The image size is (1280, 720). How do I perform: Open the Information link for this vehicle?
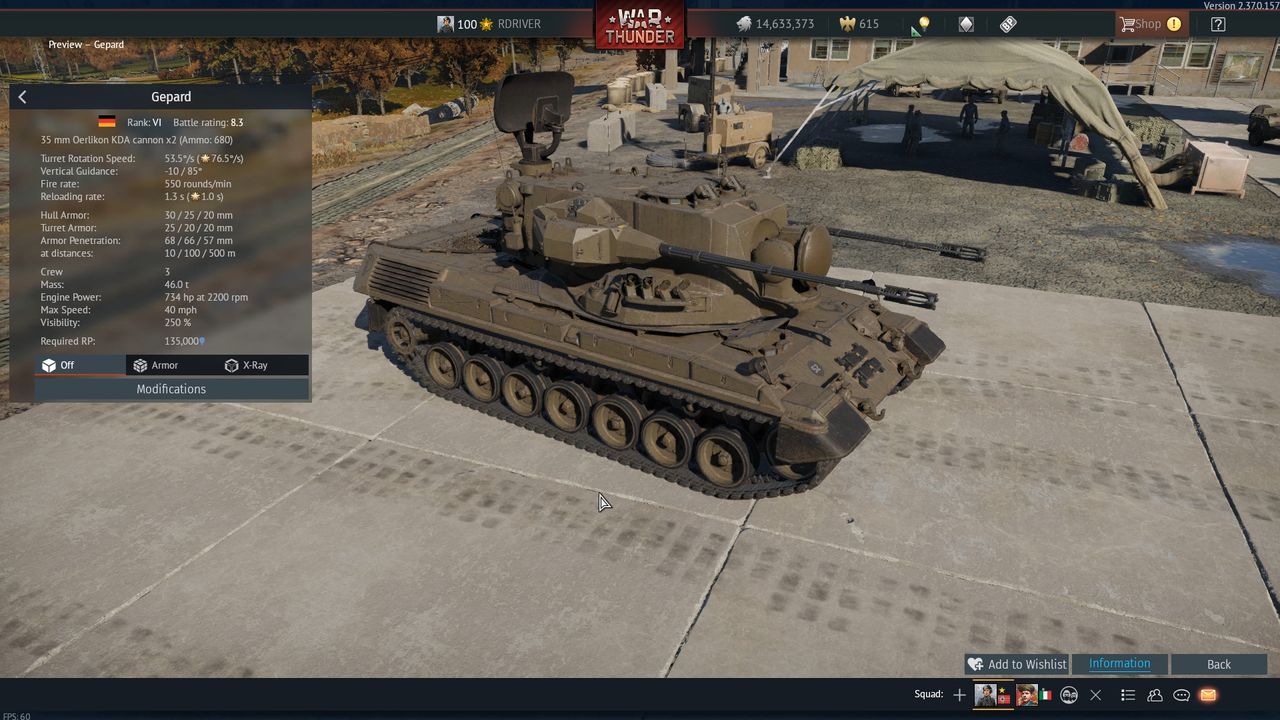coord(1119,664)
